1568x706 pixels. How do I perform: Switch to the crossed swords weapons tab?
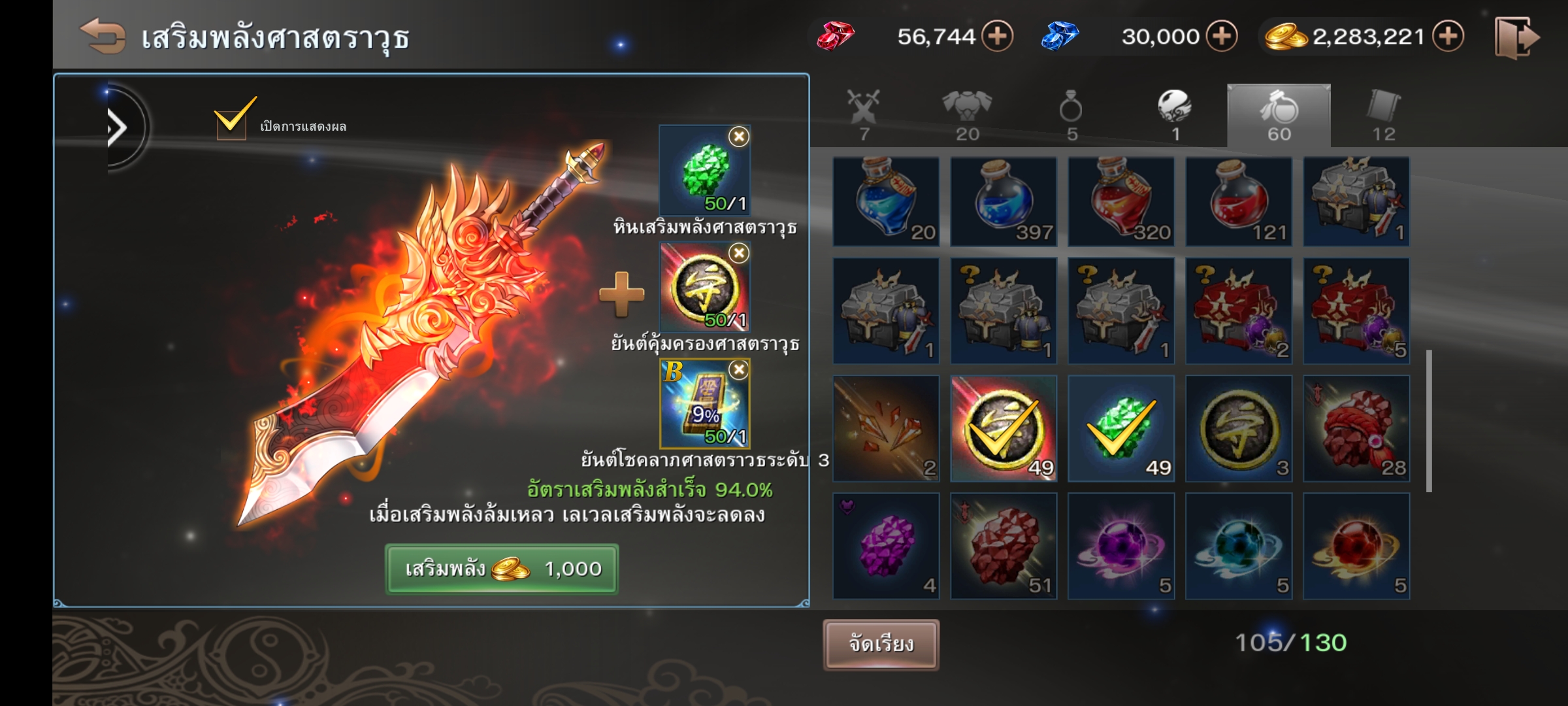(864, 116)
